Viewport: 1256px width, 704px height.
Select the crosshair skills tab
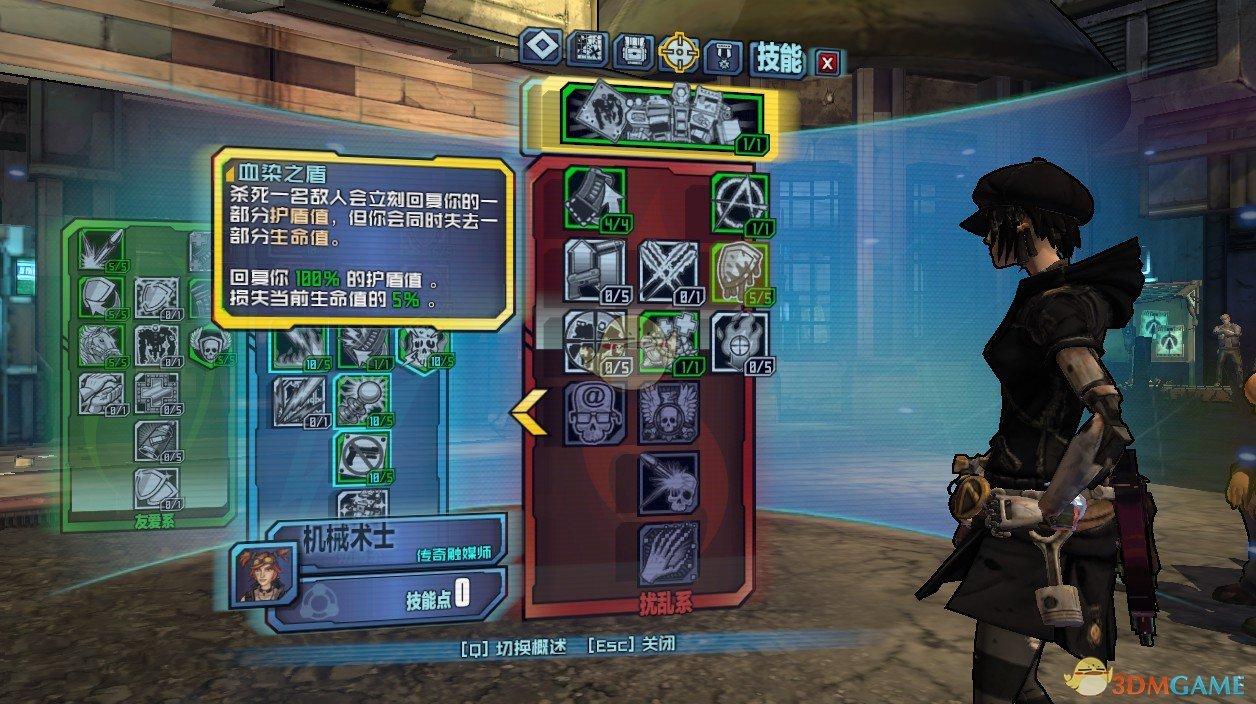tap(678, 51)
